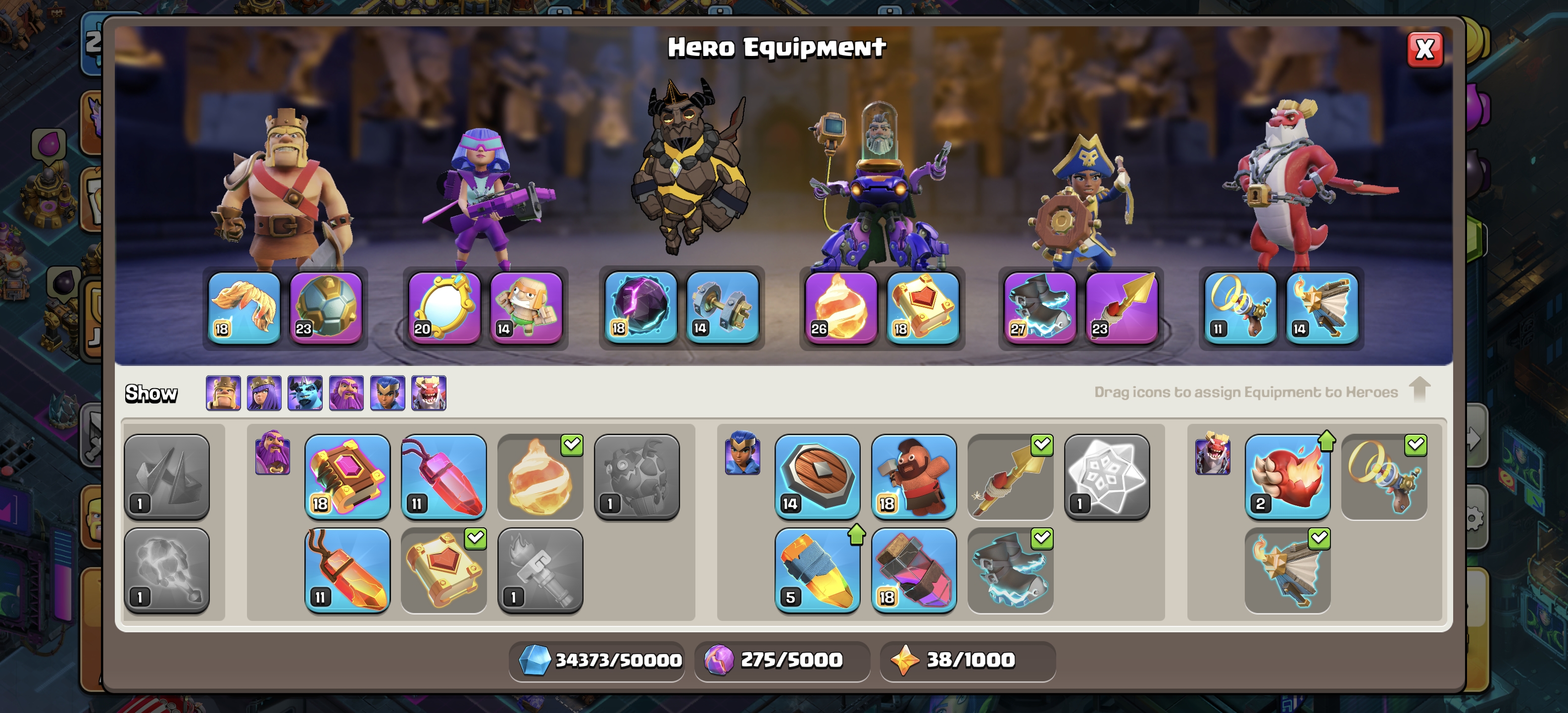Screen dimensions: 1568x713
Task: Show Archer Queen equipment filter
Action: point(264,393)
